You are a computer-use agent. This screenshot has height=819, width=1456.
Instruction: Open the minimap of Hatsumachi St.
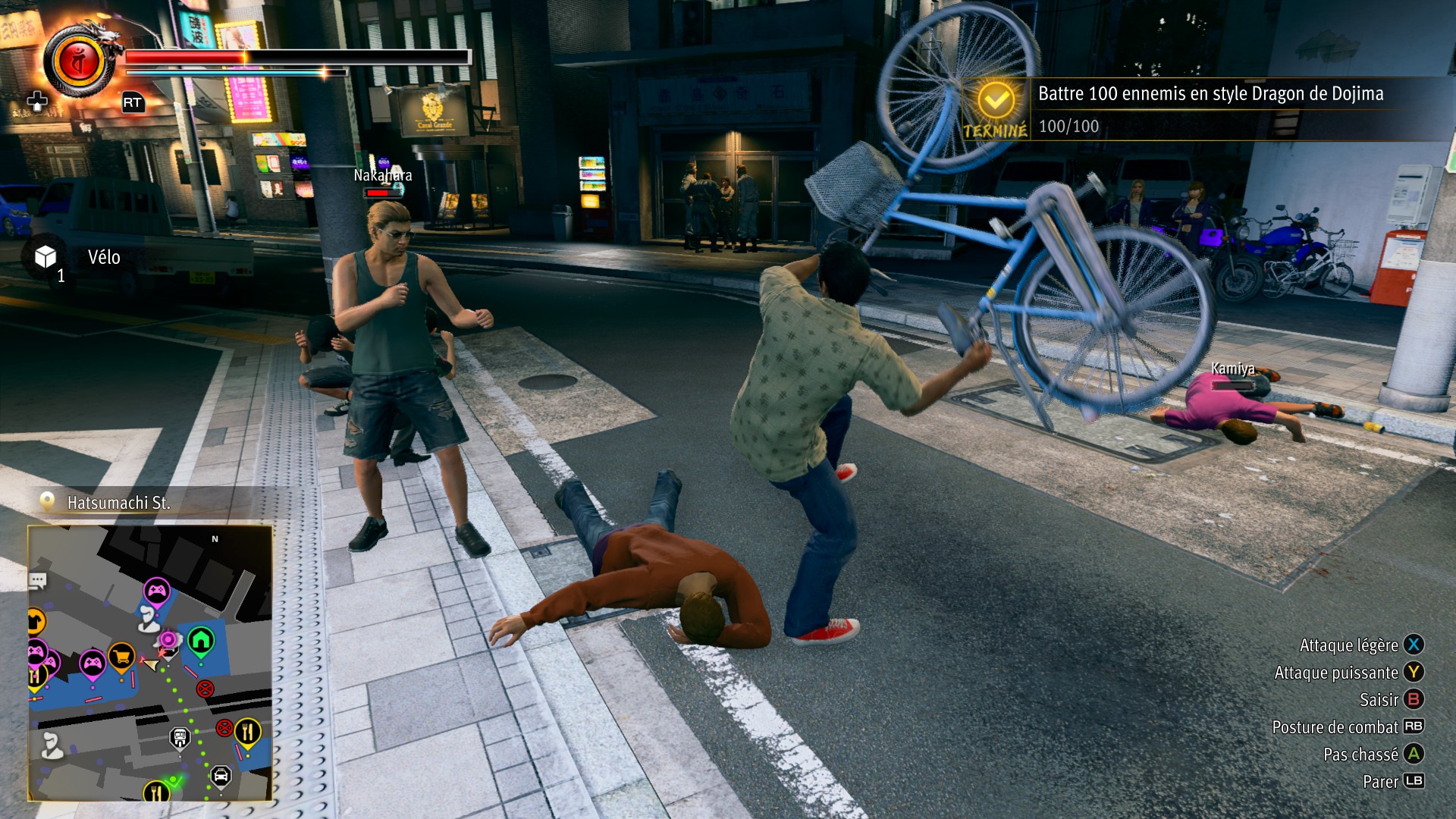pyautogui.click(x=150, y=663)
